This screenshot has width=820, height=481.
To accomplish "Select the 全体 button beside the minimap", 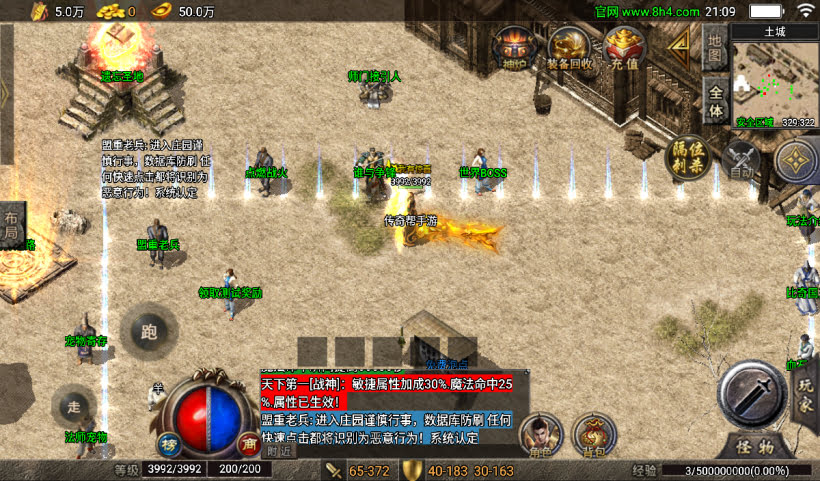I will tap(714, 98).
